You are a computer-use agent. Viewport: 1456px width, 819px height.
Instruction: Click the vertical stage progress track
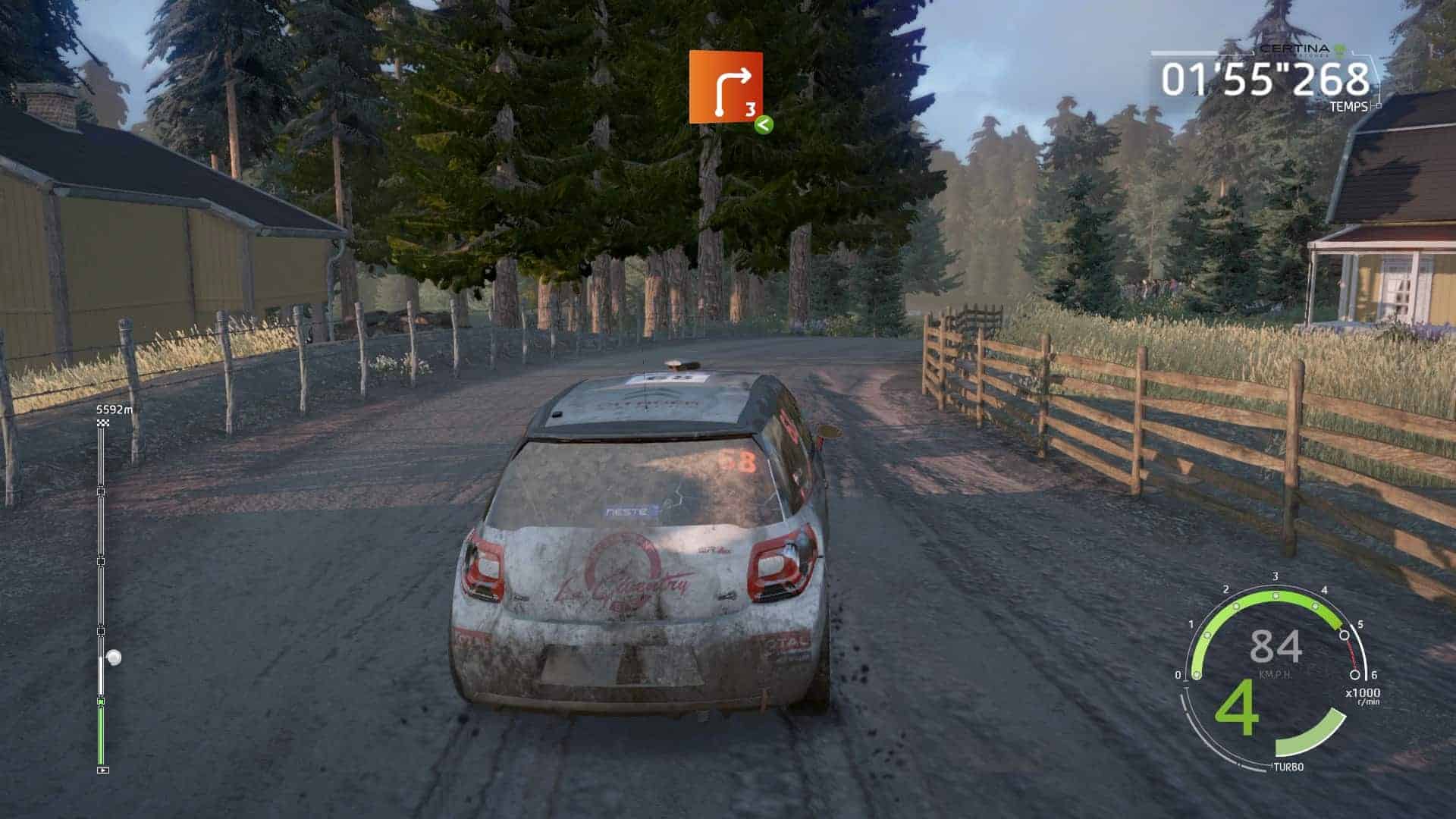(x=102, y=591)
